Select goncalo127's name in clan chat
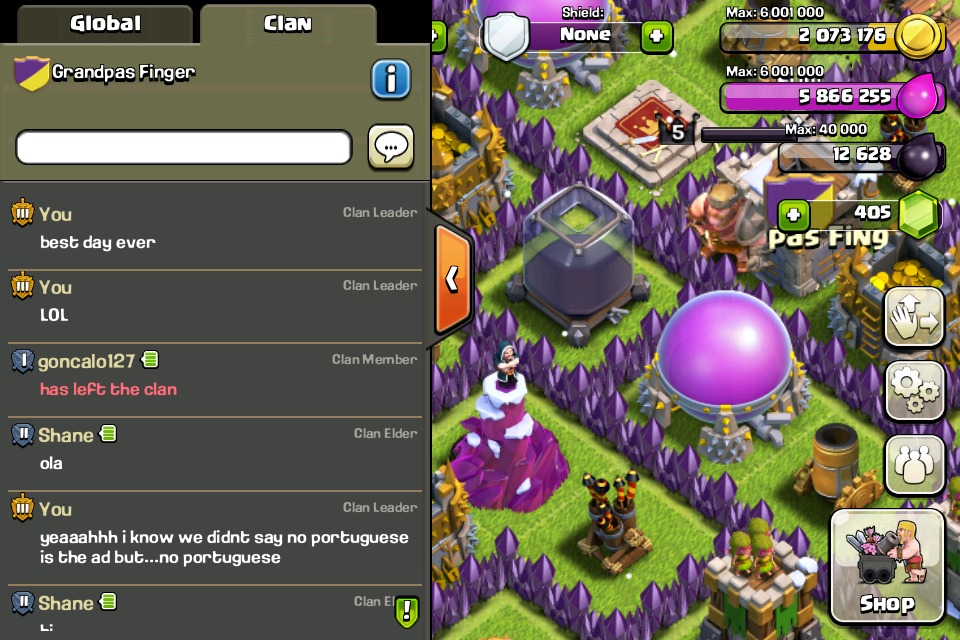960x640 pixels. (x=86, y=361)
